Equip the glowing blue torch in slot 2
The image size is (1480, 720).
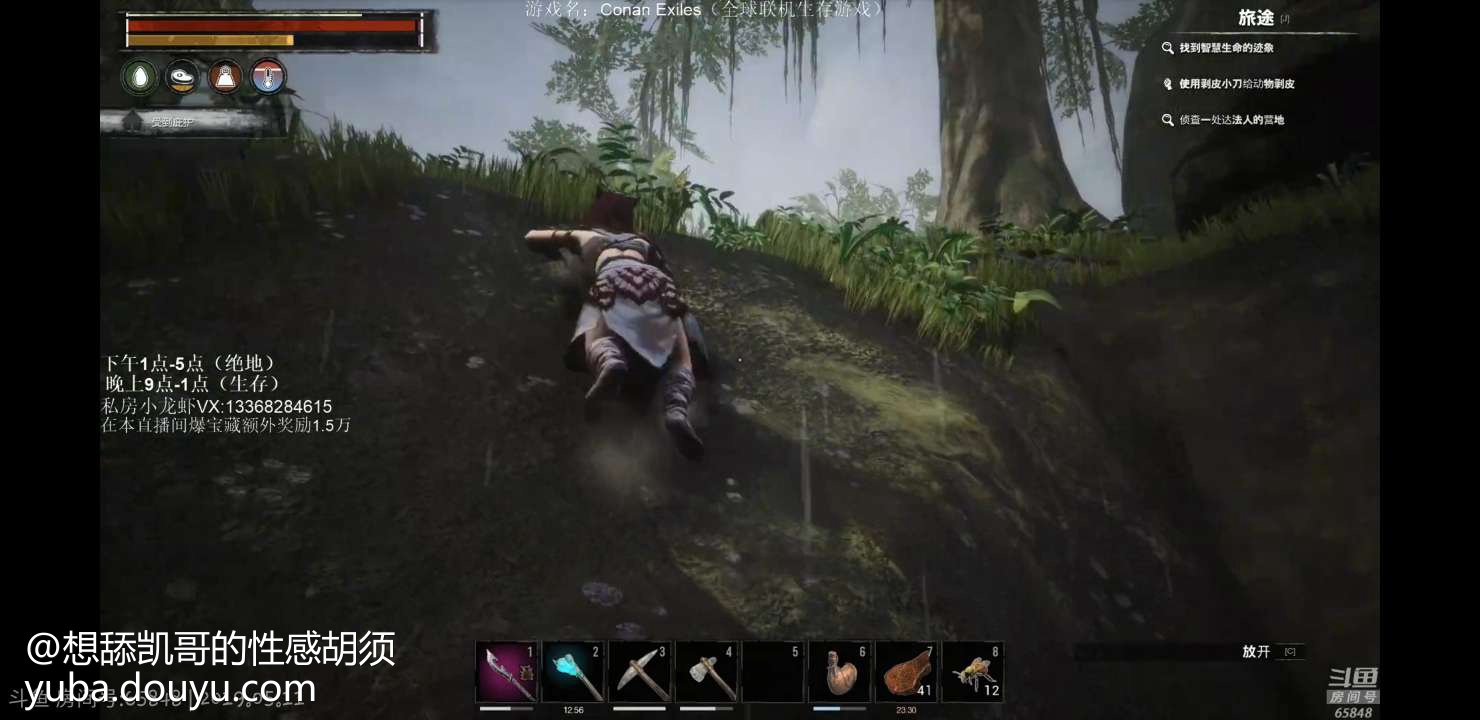[x=573, y=672]
